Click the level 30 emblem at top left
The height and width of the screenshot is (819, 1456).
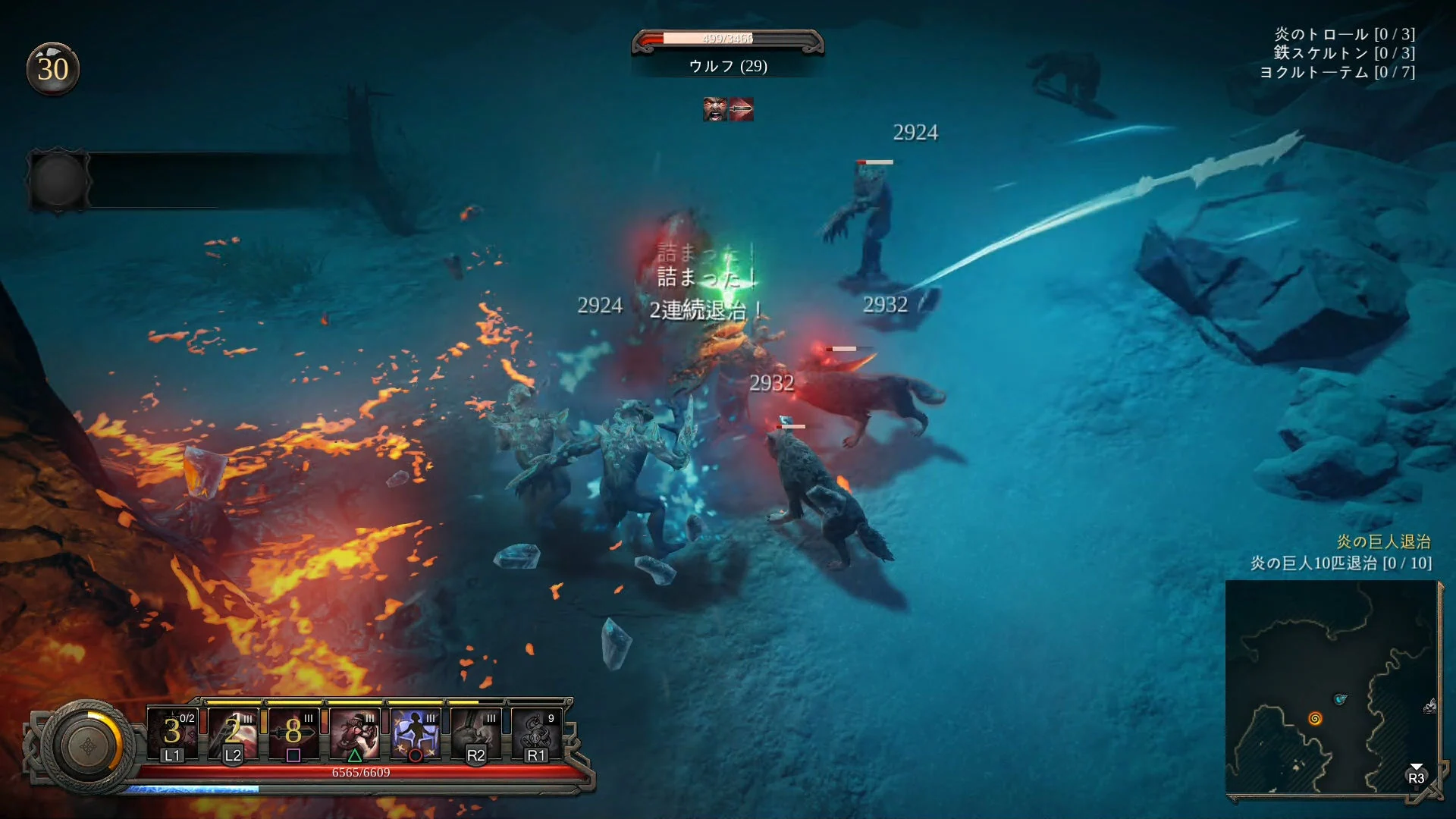click(x=53, y=70)
